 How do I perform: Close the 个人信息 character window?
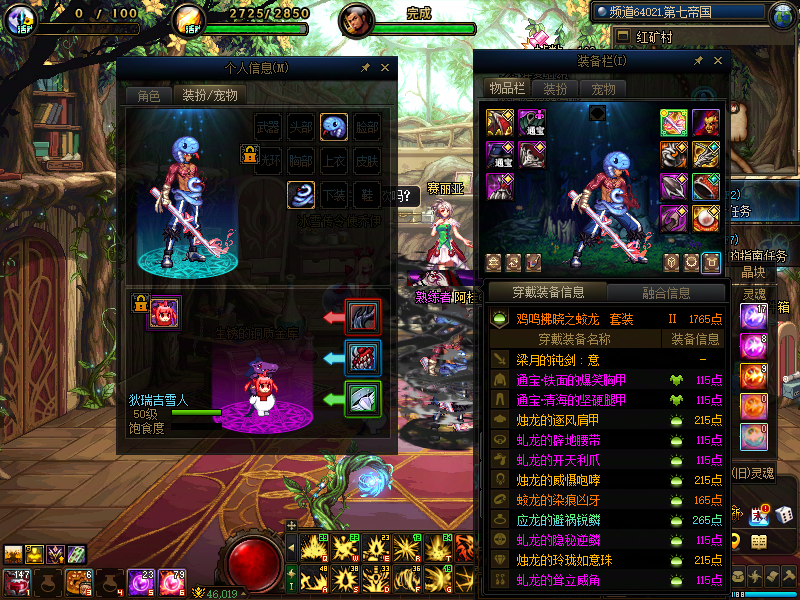click(x=385, y=68)
